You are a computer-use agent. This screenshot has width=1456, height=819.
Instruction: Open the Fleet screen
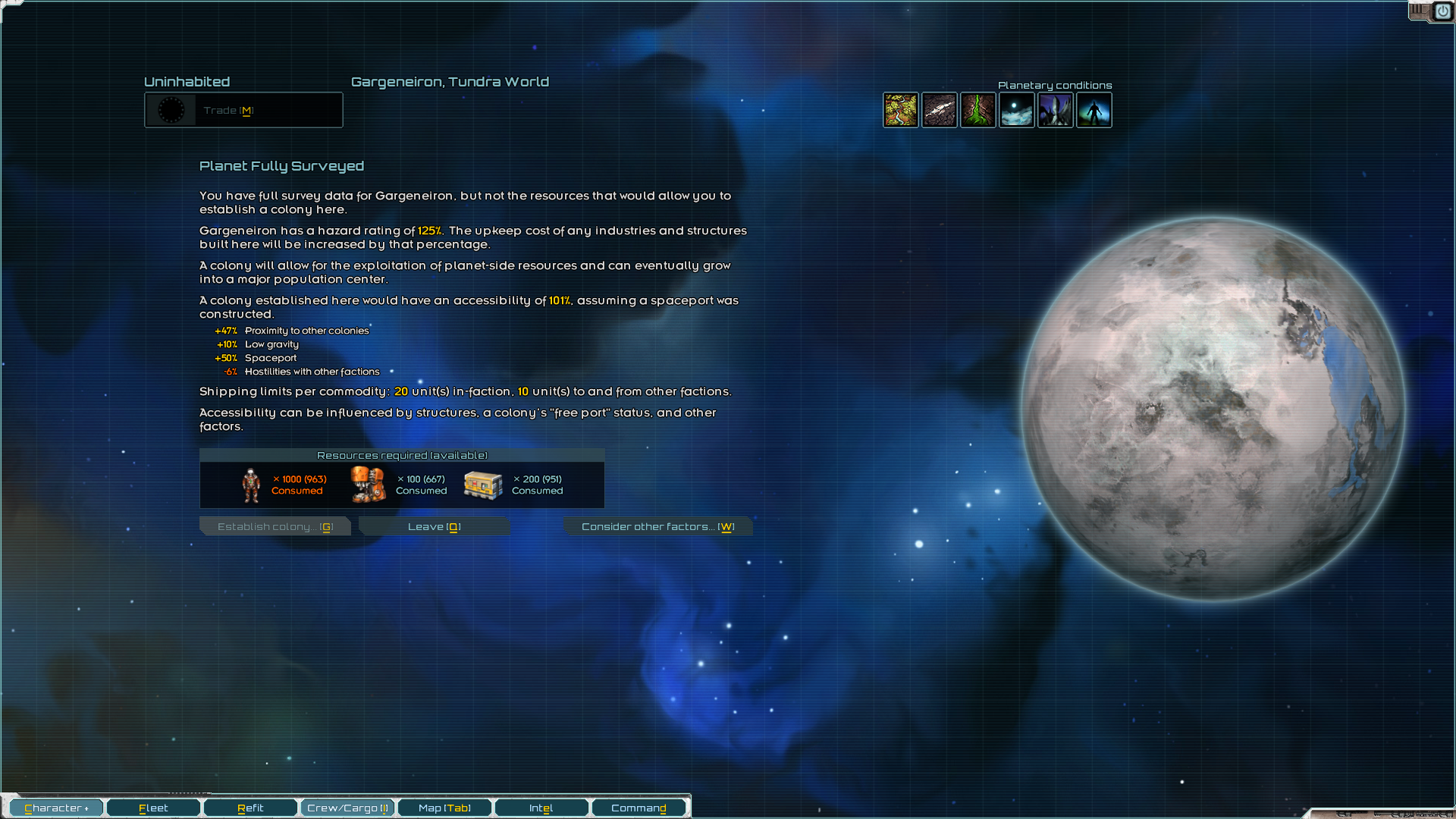pos(153,808)
